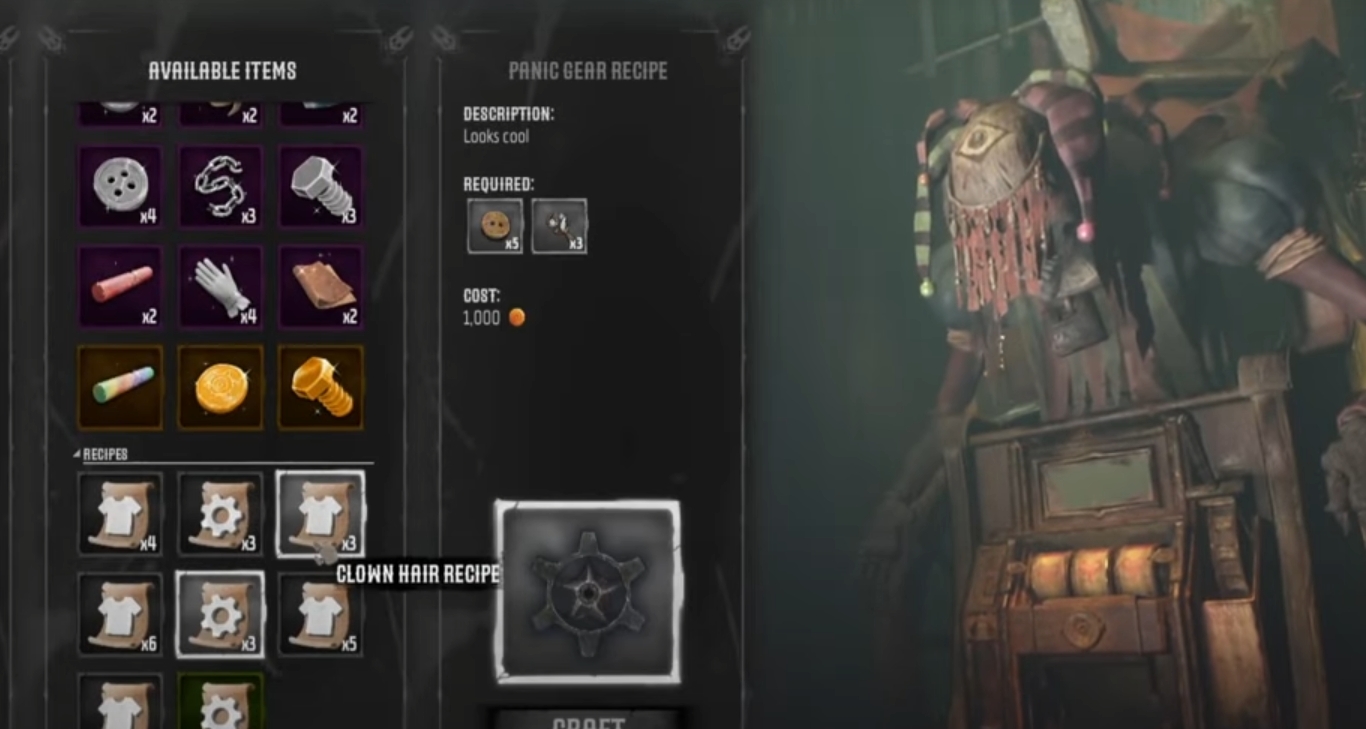Choose the gold coin item
1366x729 pixels.
pyautogui.click(x=220, y=387)
